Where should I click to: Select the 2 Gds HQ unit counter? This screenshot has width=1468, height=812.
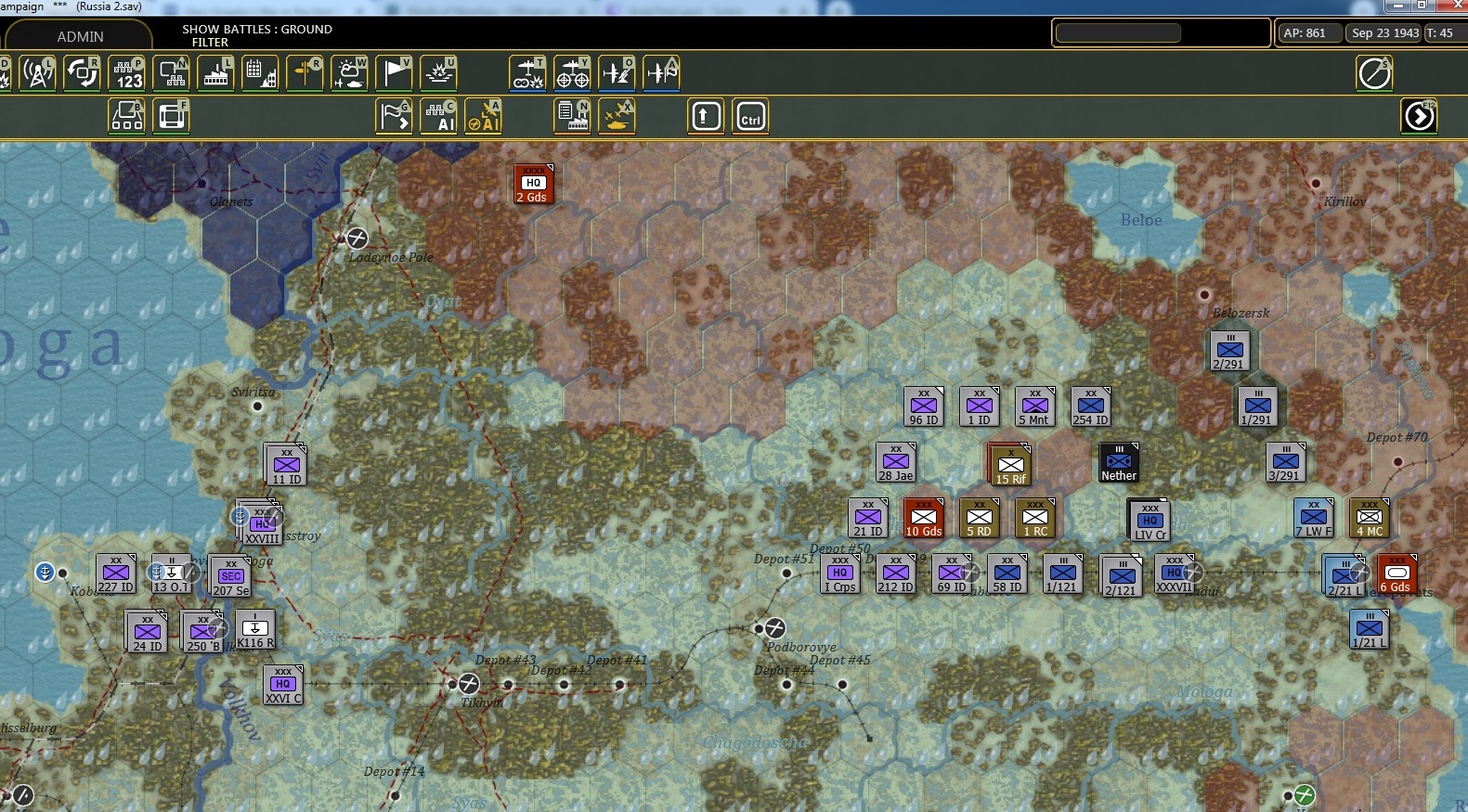tap(533, 183)
